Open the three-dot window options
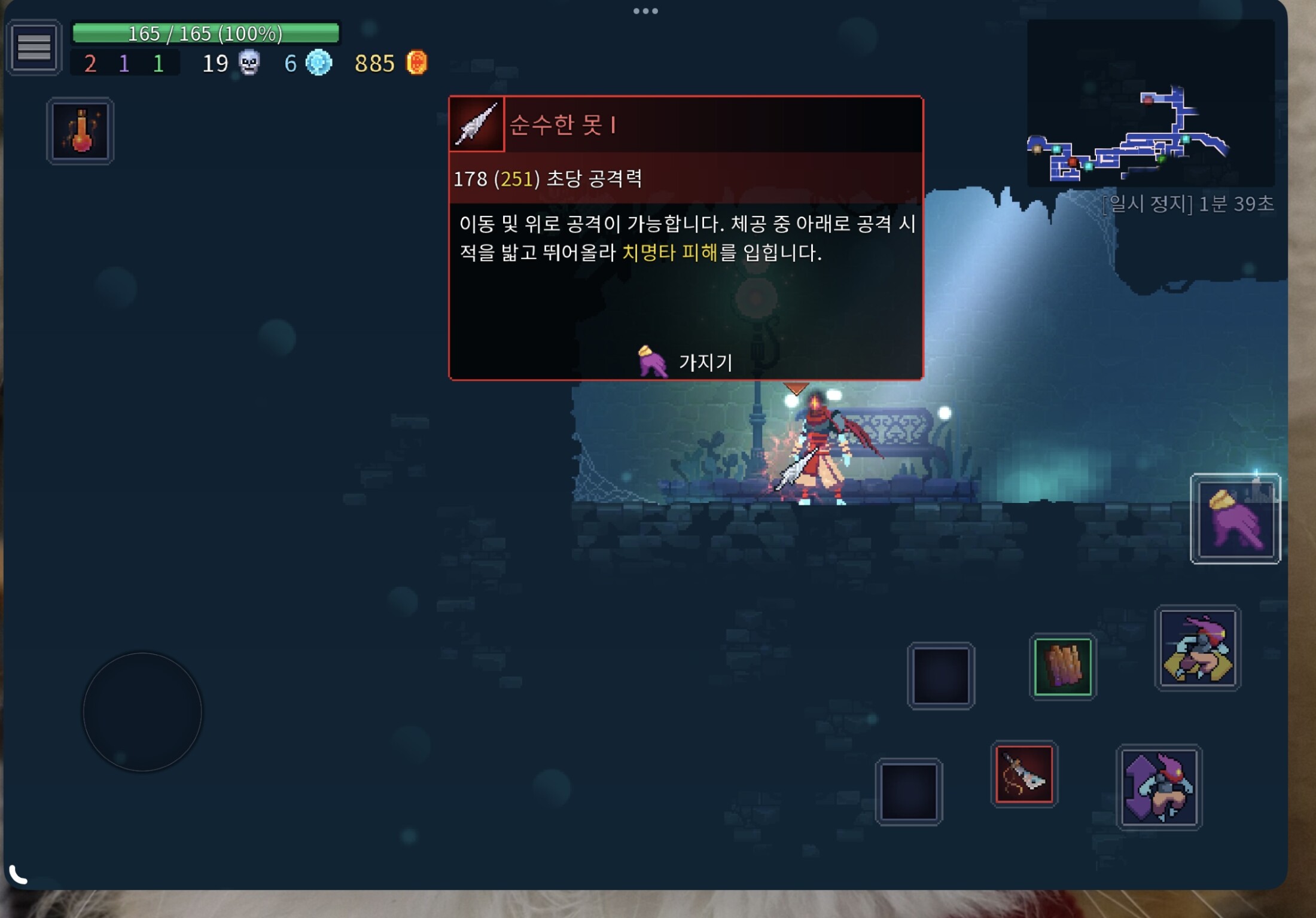 [645, 11]
